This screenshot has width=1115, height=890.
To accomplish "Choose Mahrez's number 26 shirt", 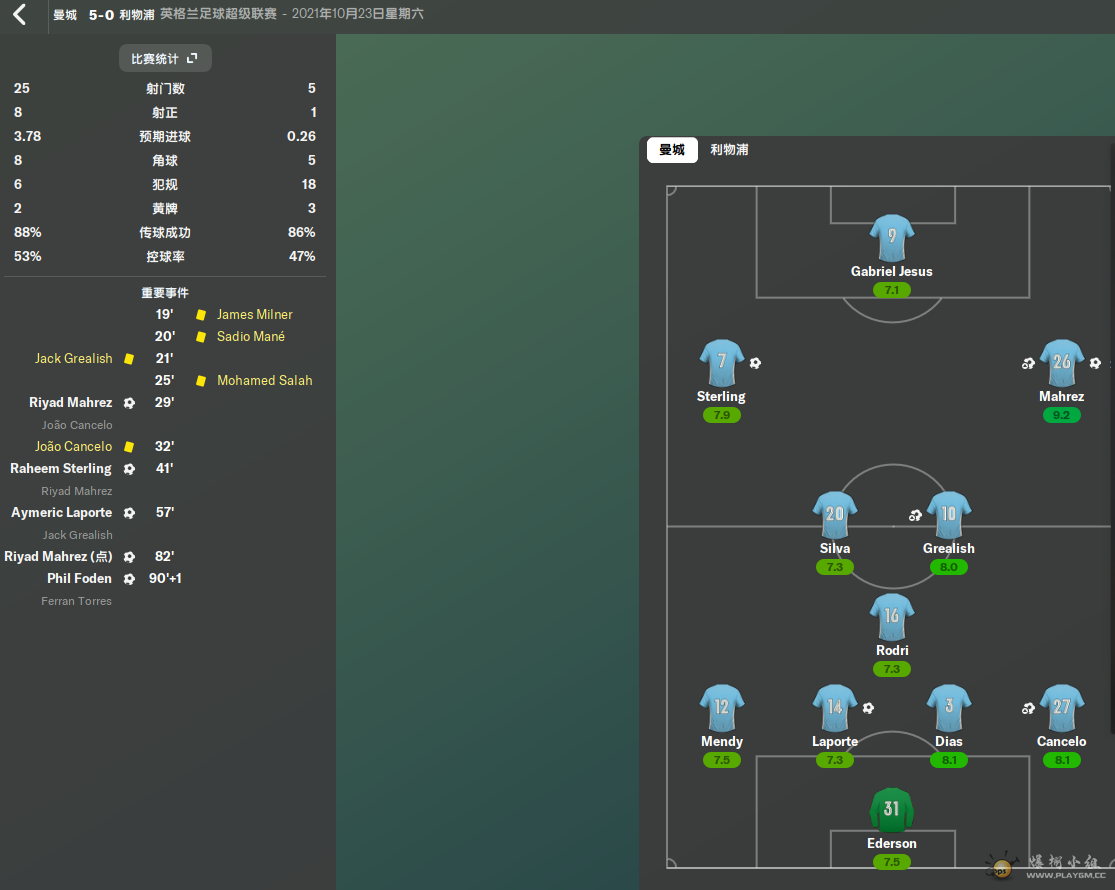I will (x=1061, y=363).
